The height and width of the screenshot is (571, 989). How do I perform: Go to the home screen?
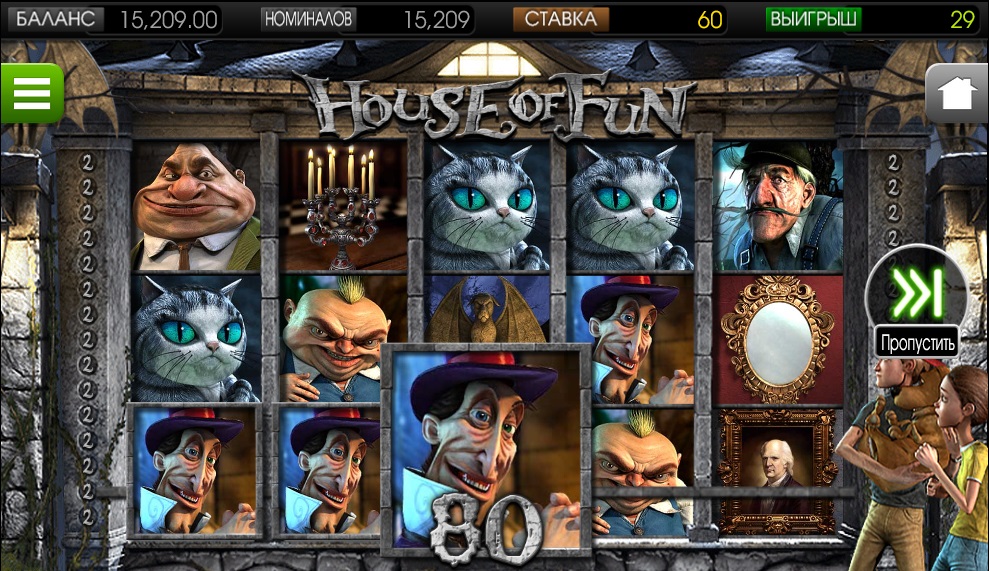(956, 93)
